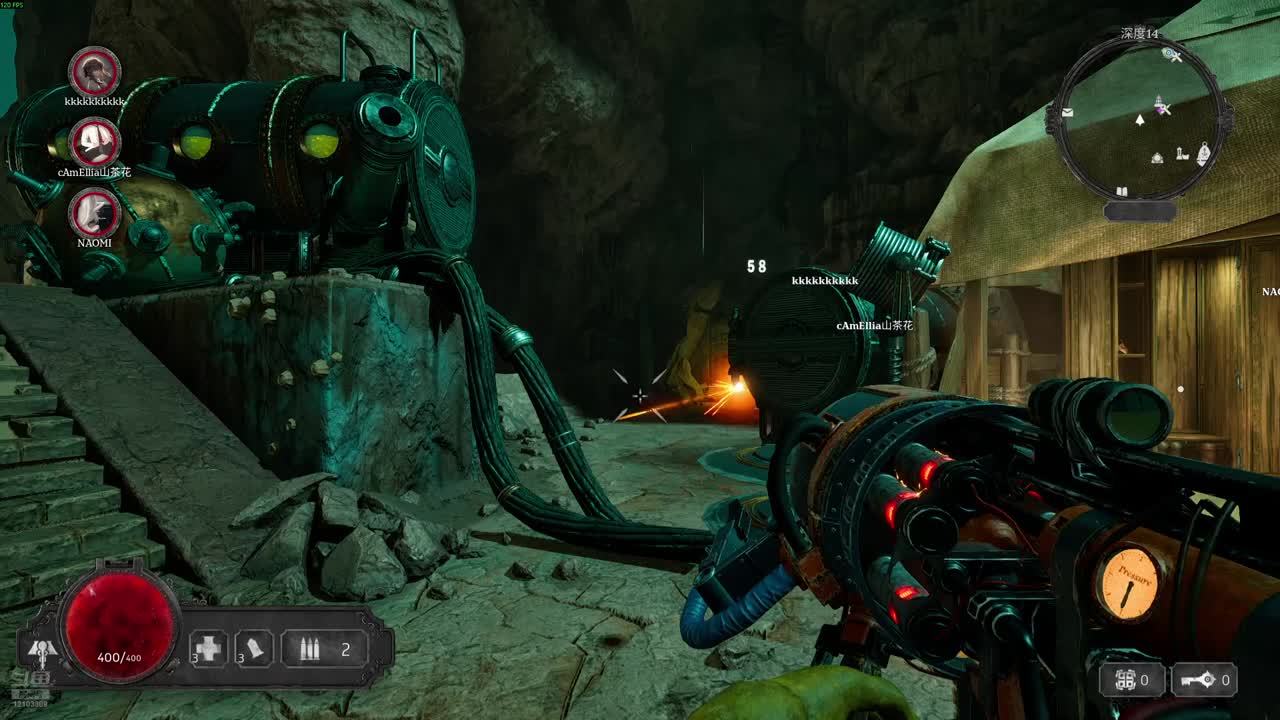Click the winged class emblem beside health
The width and height of the screenshot is (1280, 720).
41,652
